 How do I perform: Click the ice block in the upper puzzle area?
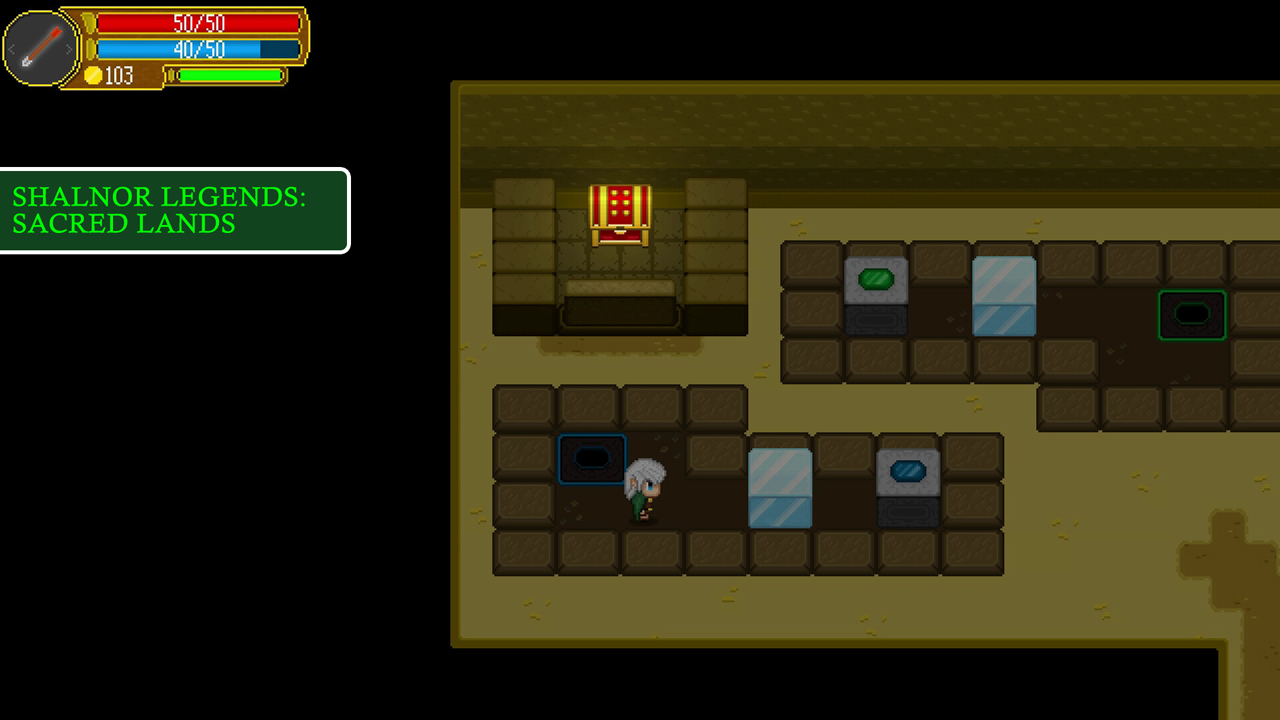pyautogui.click(x=1004, y=295)
